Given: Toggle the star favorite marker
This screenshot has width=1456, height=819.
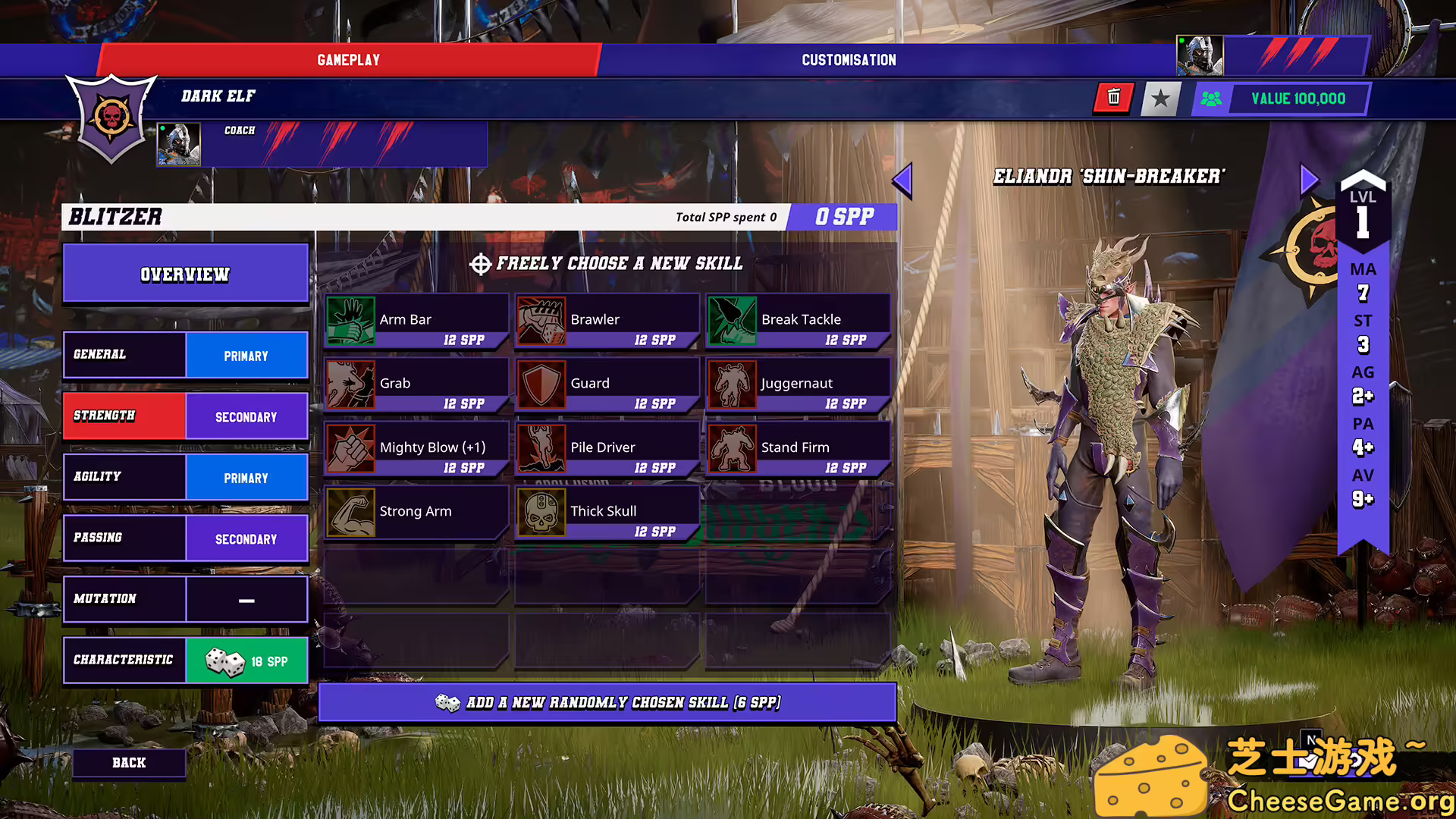Looking at the screenshot, I should point(1160,98).
